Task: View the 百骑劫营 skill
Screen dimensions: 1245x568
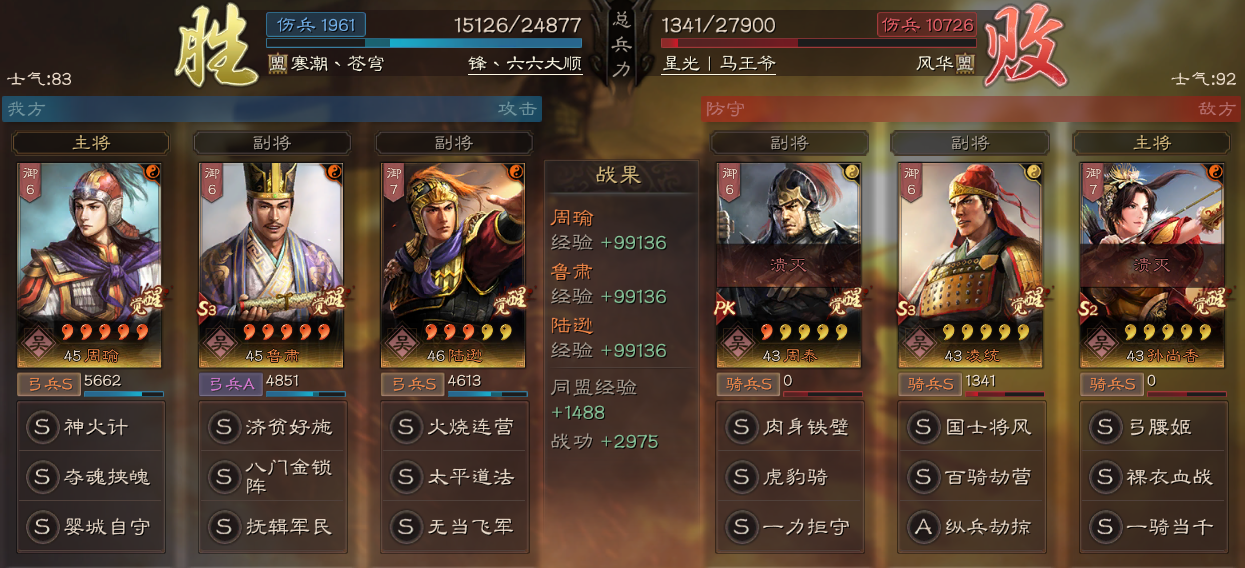Action: point(971,477)
